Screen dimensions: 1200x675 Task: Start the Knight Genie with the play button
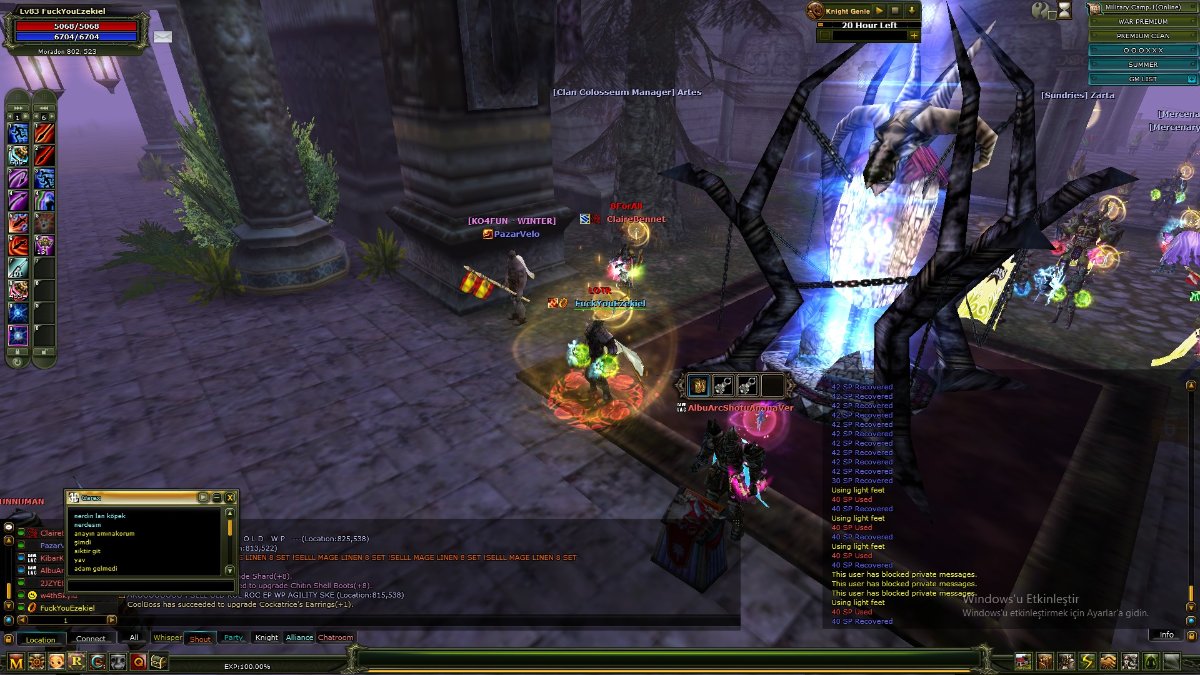879,10
